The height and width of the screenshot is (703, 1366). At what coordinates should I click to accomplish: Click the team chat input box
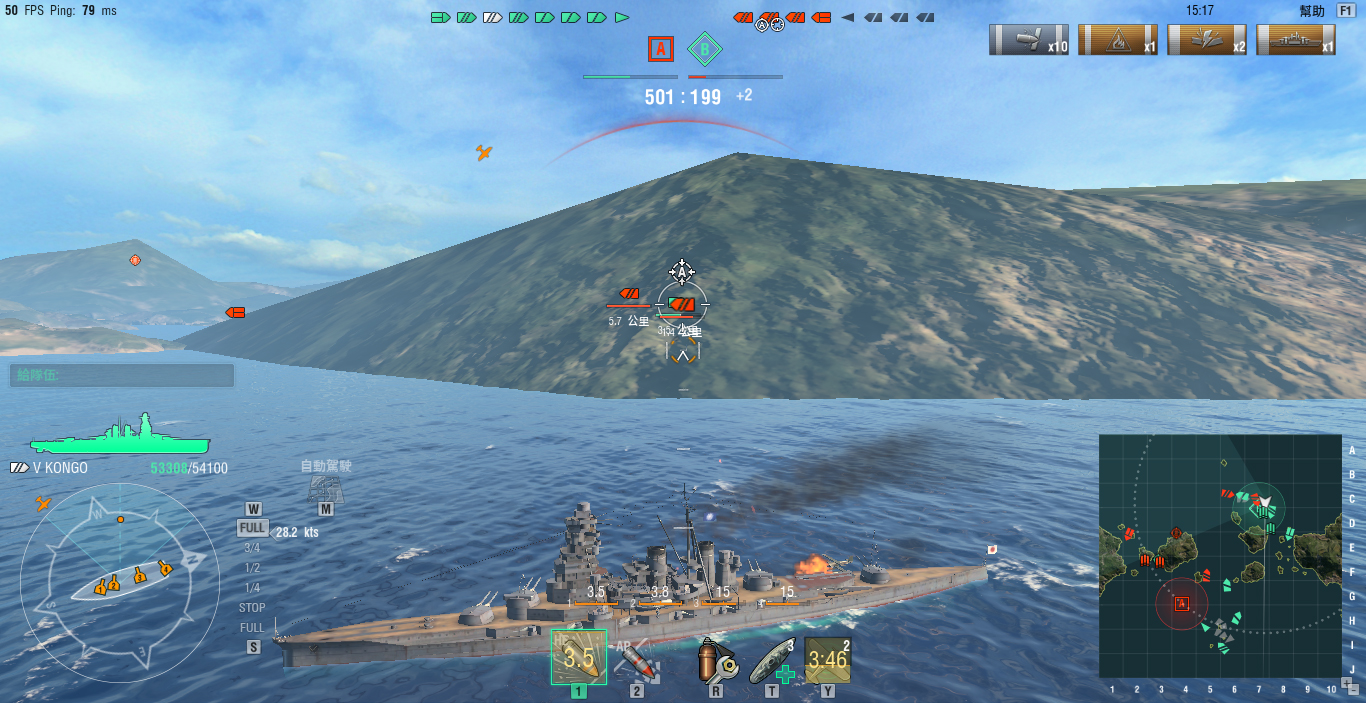click(x=122, y=375)
